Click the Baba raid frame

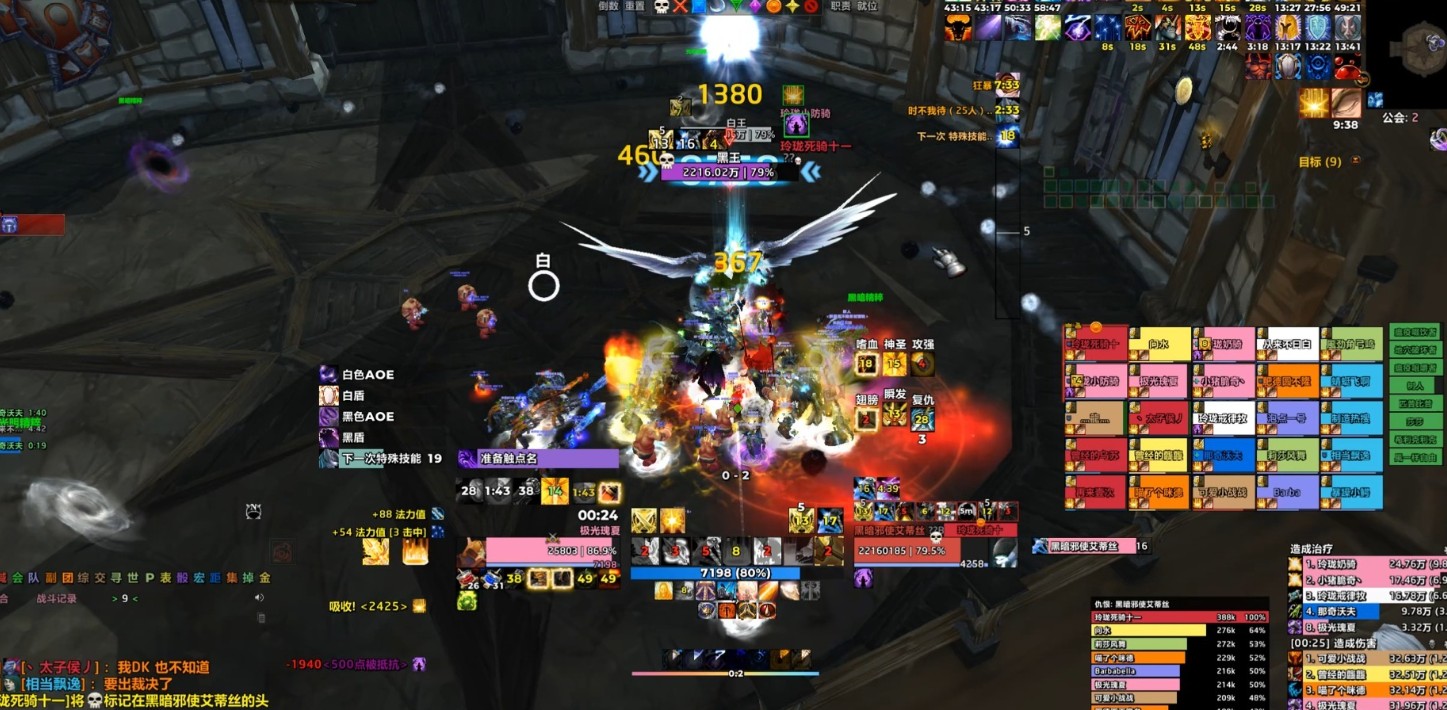click(x=1287, y=492)
